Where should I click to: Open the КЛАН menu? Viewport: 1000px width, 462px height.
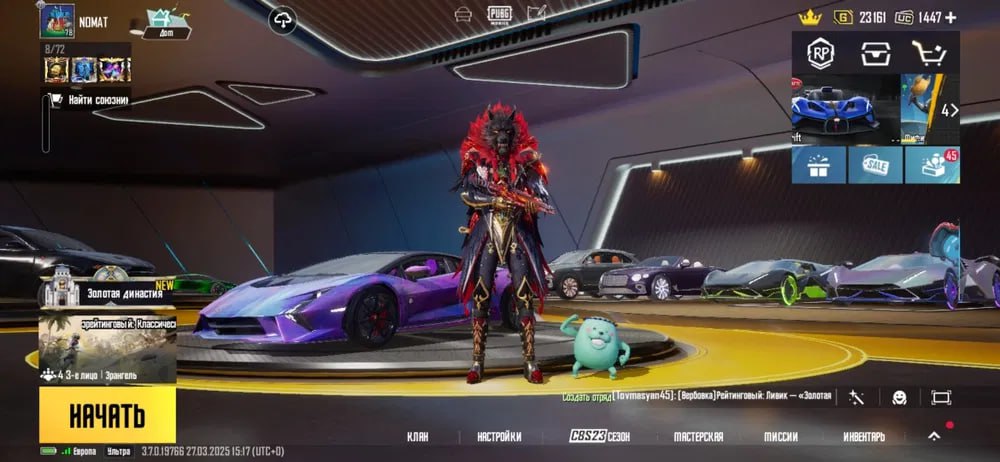click(x=418, y=437)
